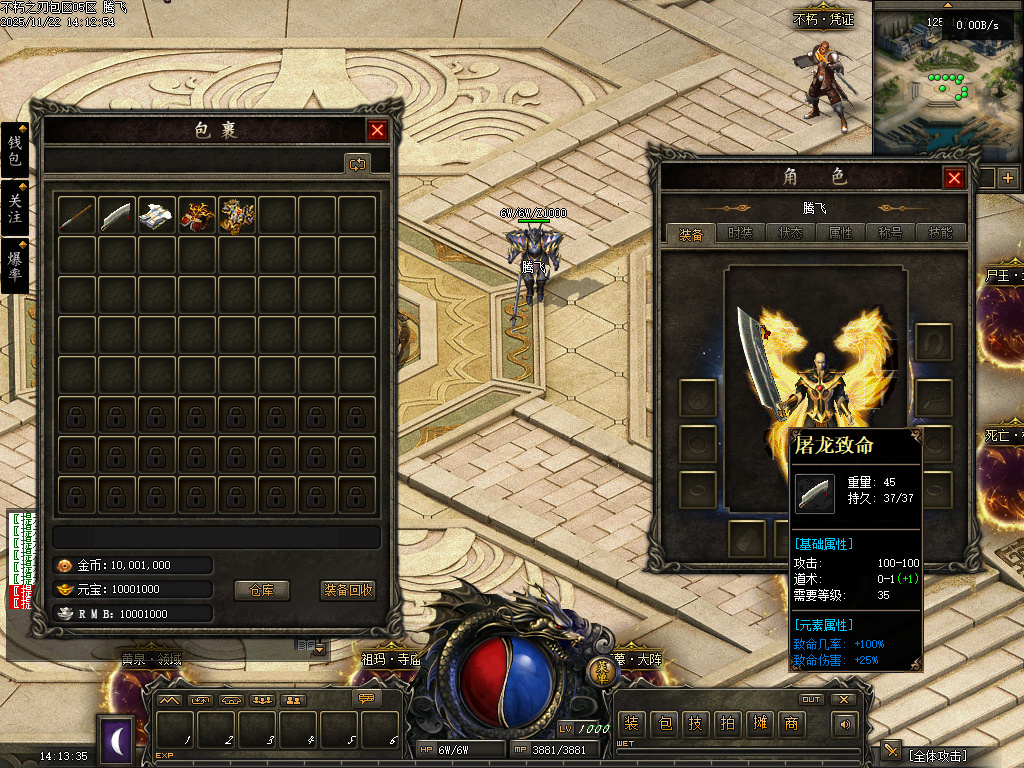Viewport: 1024px width, 768px height.
Task: Select the white robe armor in the bag
Action: pyautogui.click(x=157, y=215)
